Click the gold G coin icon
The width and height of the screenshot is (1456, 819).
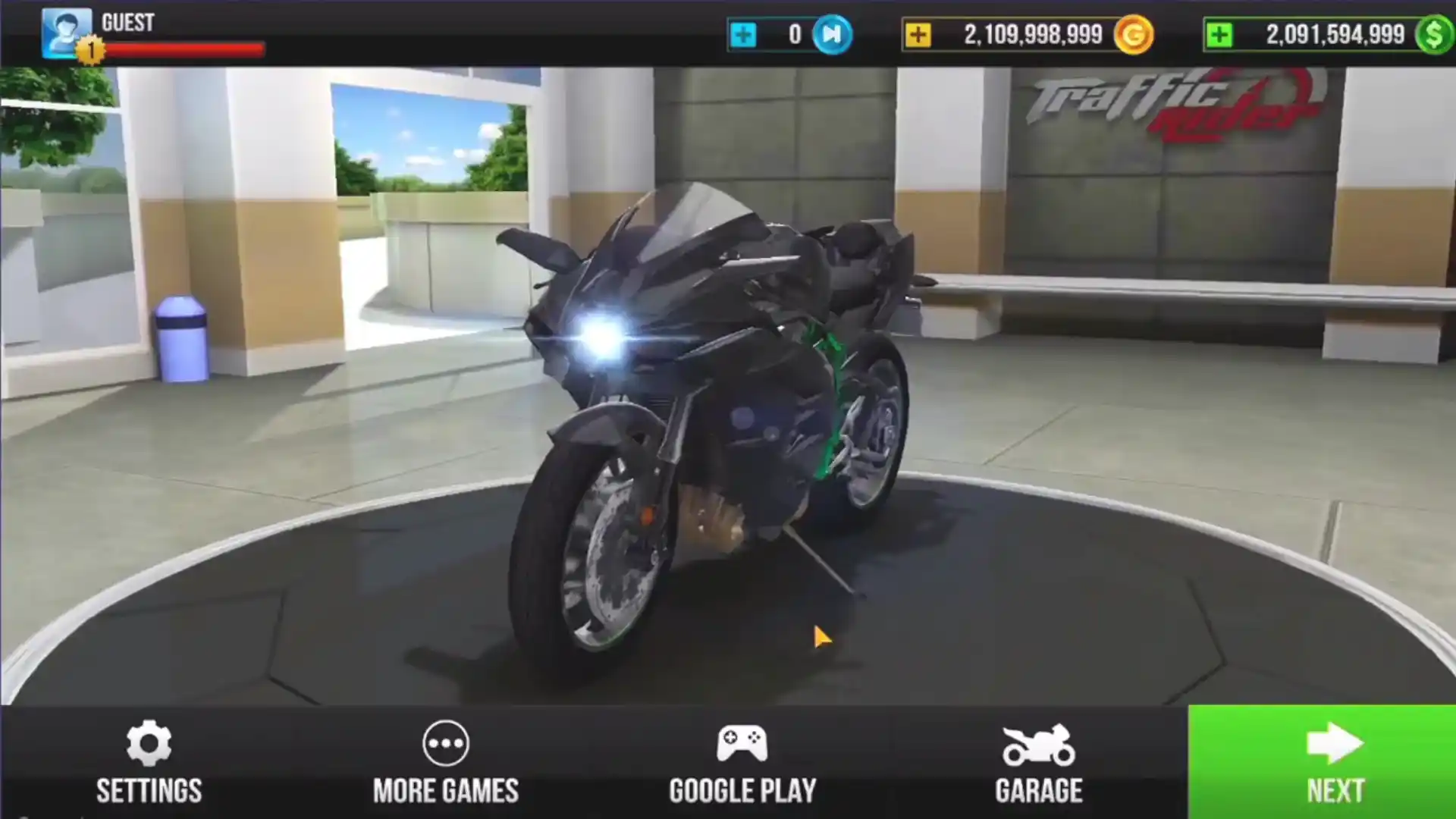click(x=1133, y=34)
